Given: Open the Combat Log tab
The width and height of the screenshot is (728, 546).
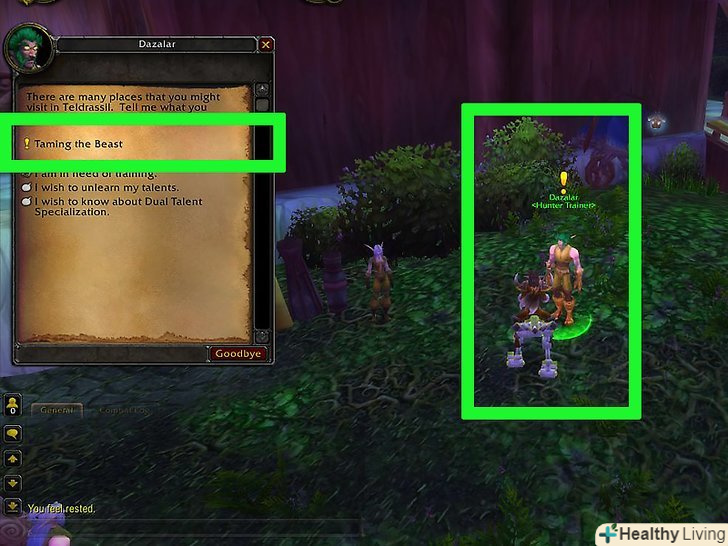Looking at the screenshot, I should tap(125, 409).
